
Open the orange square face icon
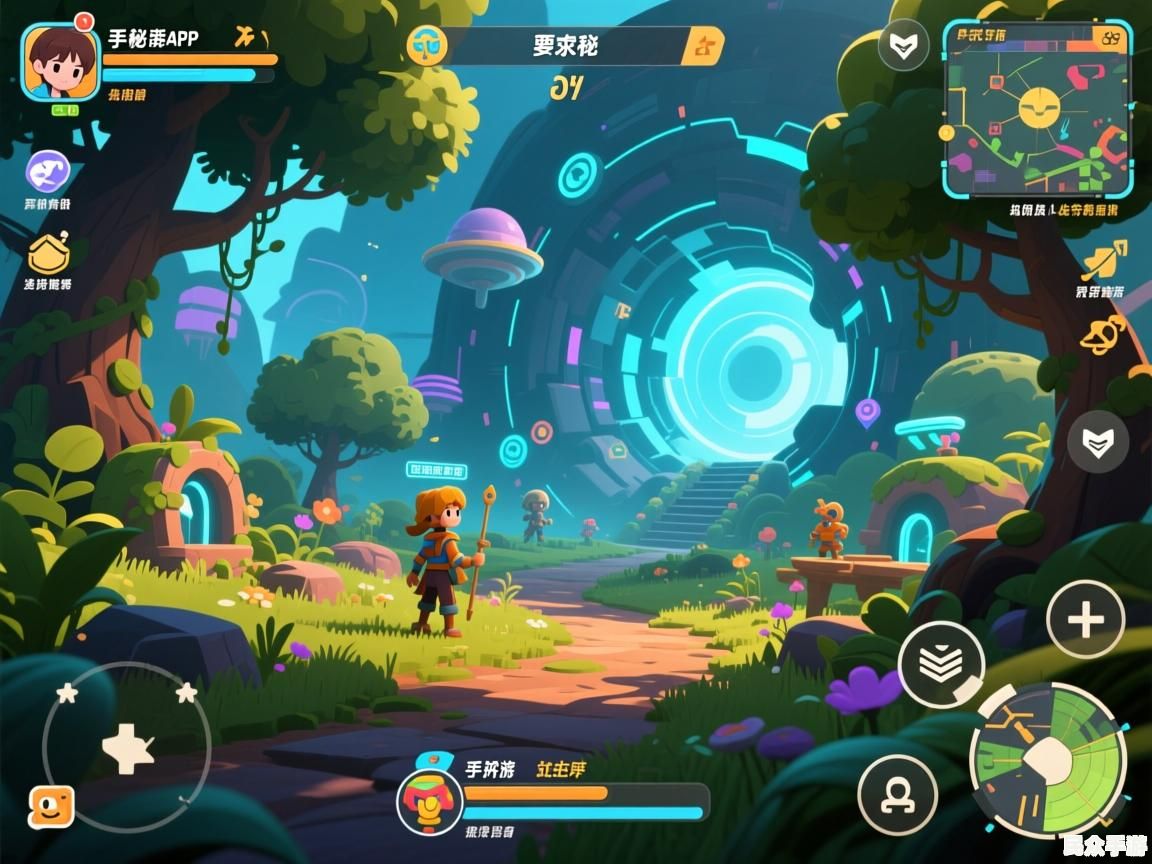point(50,806)
